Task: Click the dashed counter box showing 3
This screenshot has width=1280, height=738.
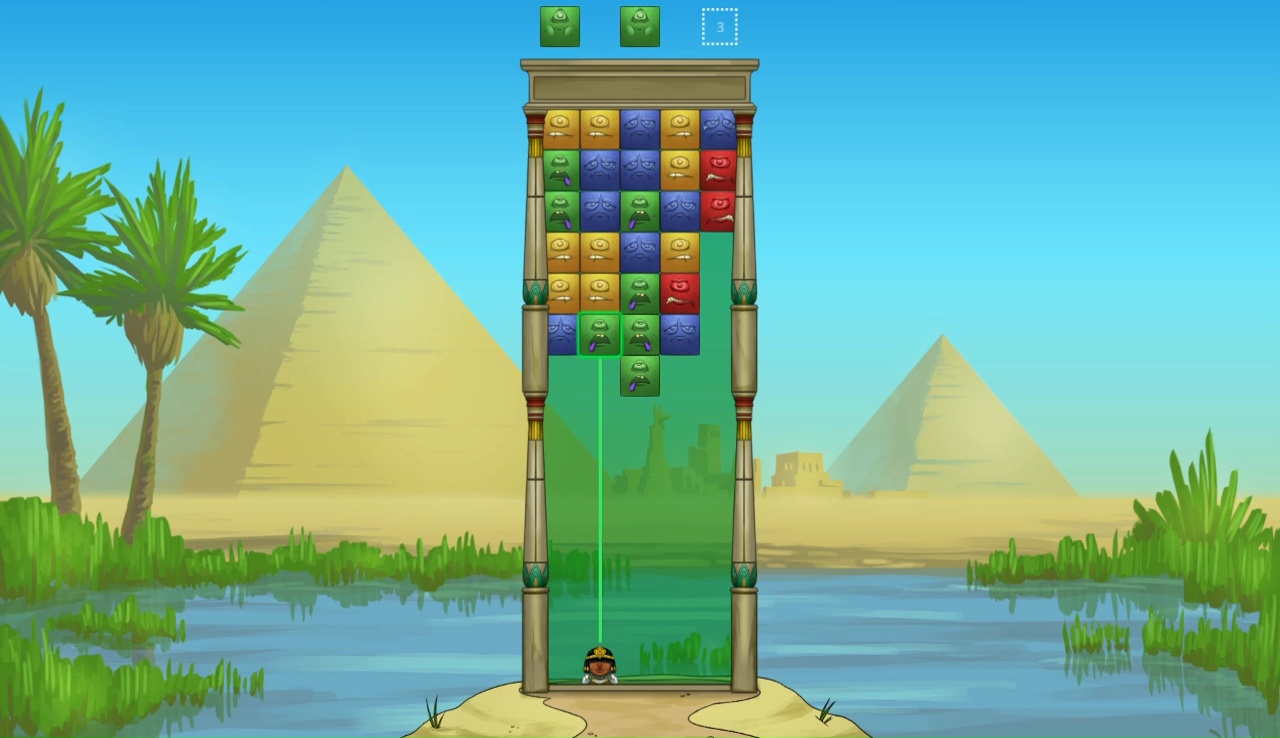Action: point(720,26)
